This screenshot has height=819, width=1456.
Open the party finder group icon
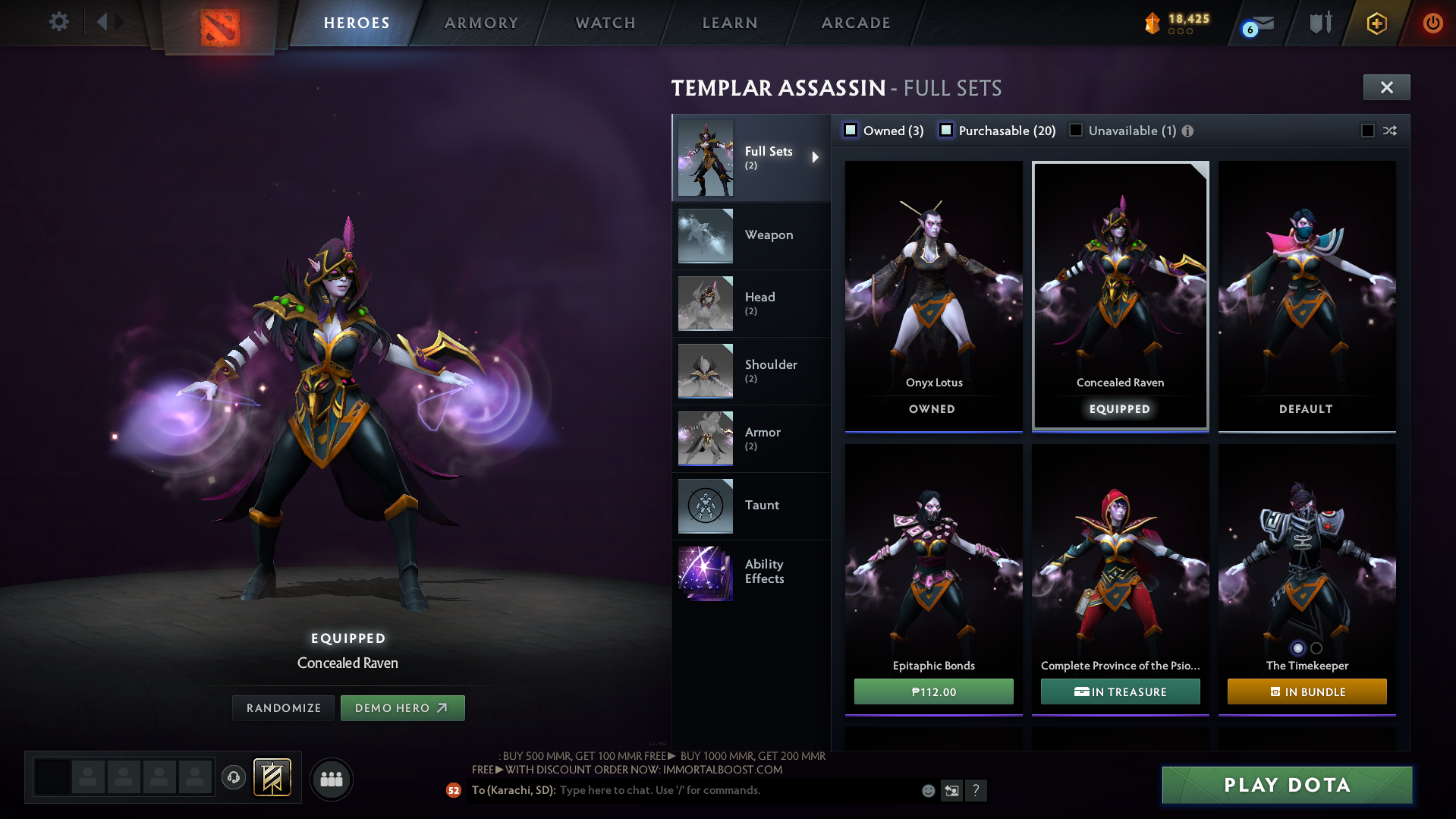click(x=331, y=779)
